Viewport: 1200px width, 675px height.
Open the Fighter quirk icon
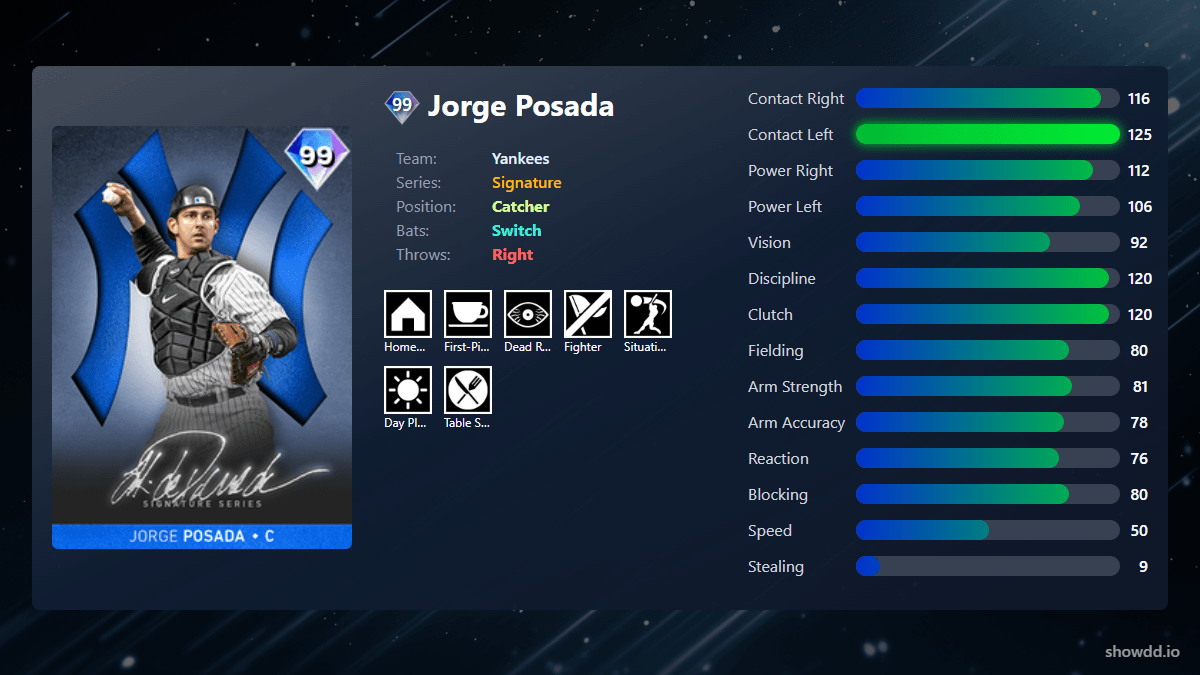[588, 314]
